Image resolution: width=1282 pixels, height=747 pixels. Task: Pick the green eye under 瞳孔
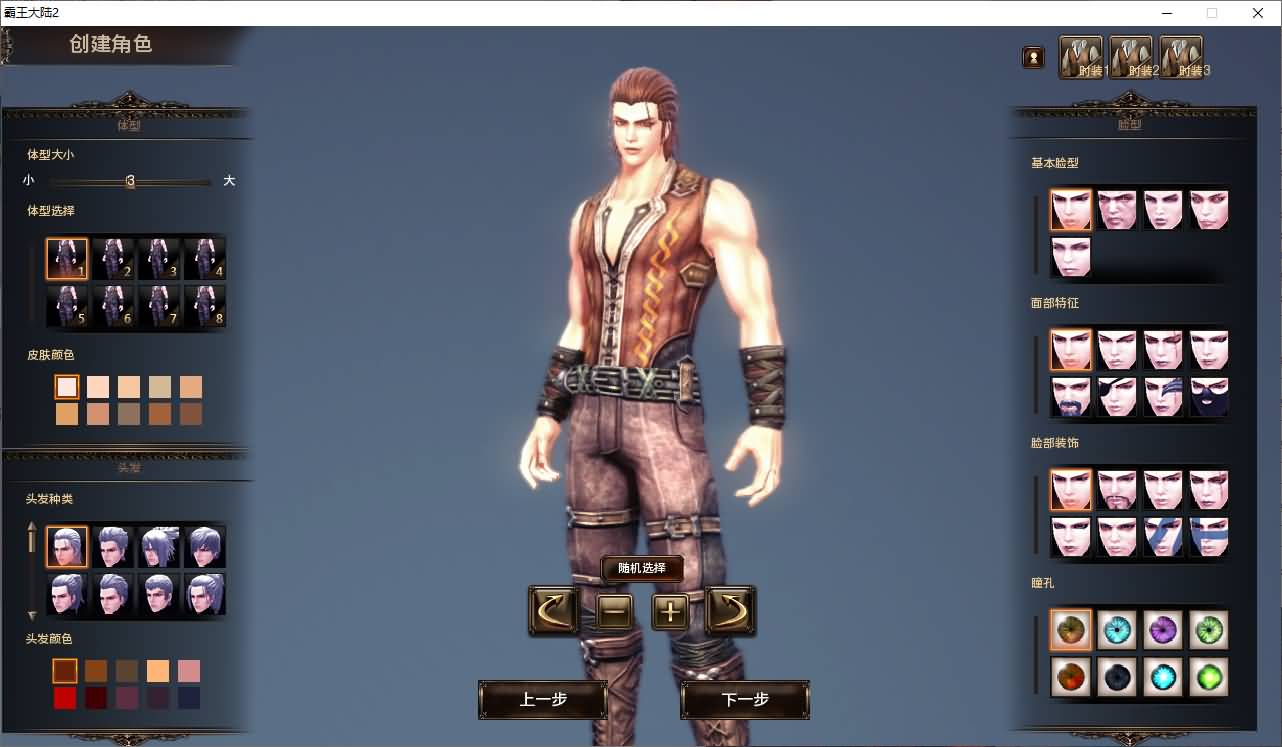1208,630
